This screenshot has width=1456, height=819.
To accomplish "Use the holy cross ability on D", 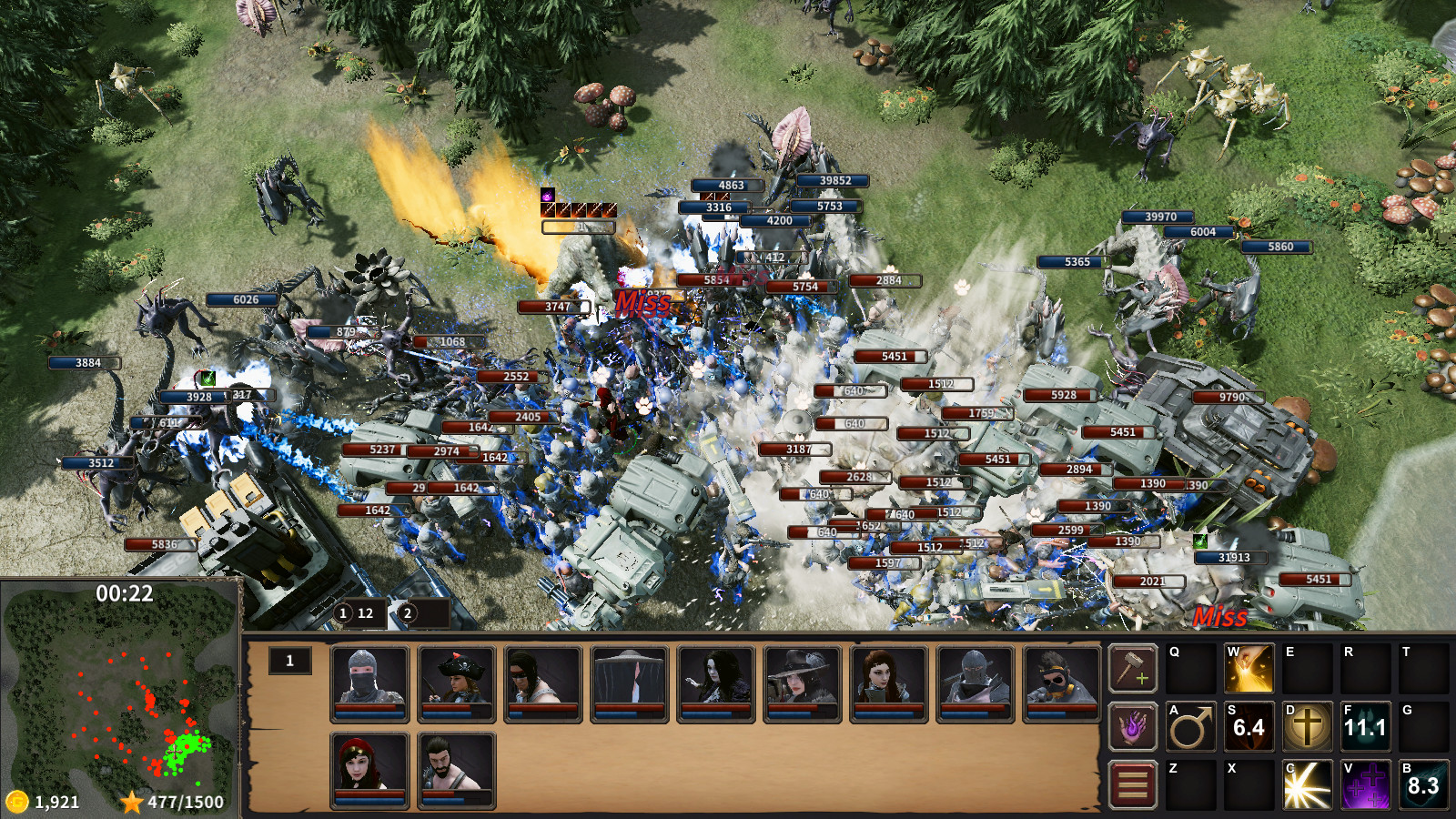I will pyautogui.click(x=1308, y=728).
